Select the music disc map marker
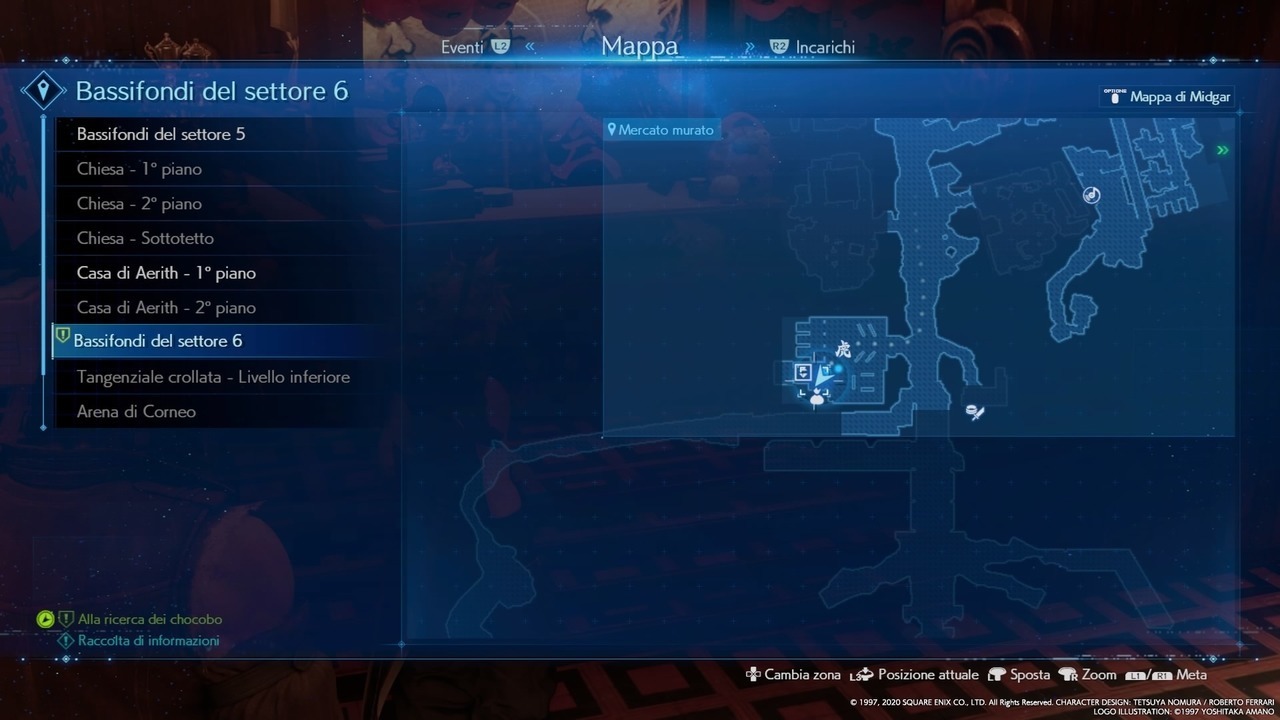The width and height of the screenshot is (1280, 720). [1092, 195]
